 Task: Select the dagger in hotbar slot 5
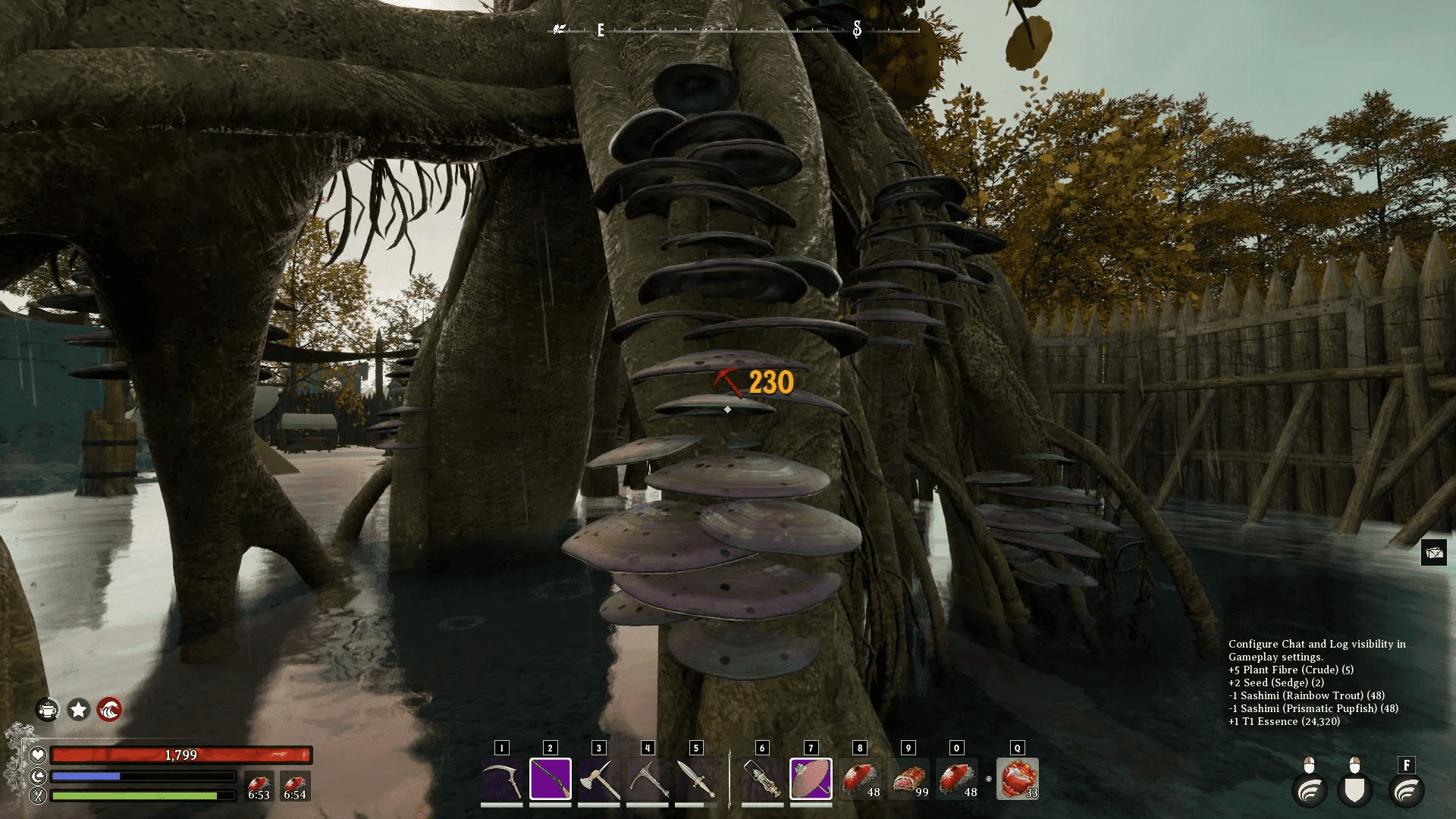point(696,779)
